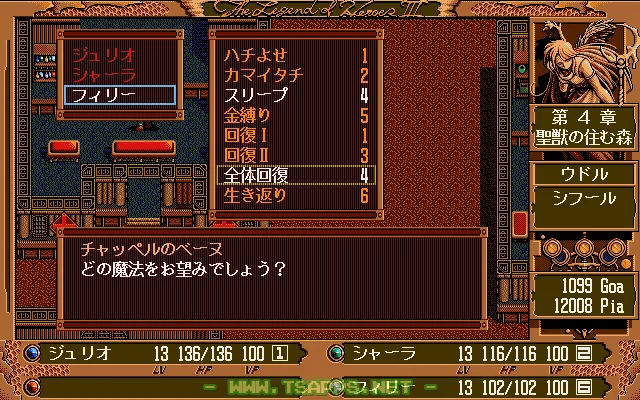
Task: Pick the 回復Ⅱ healing spell
Action: click(295, 155)
